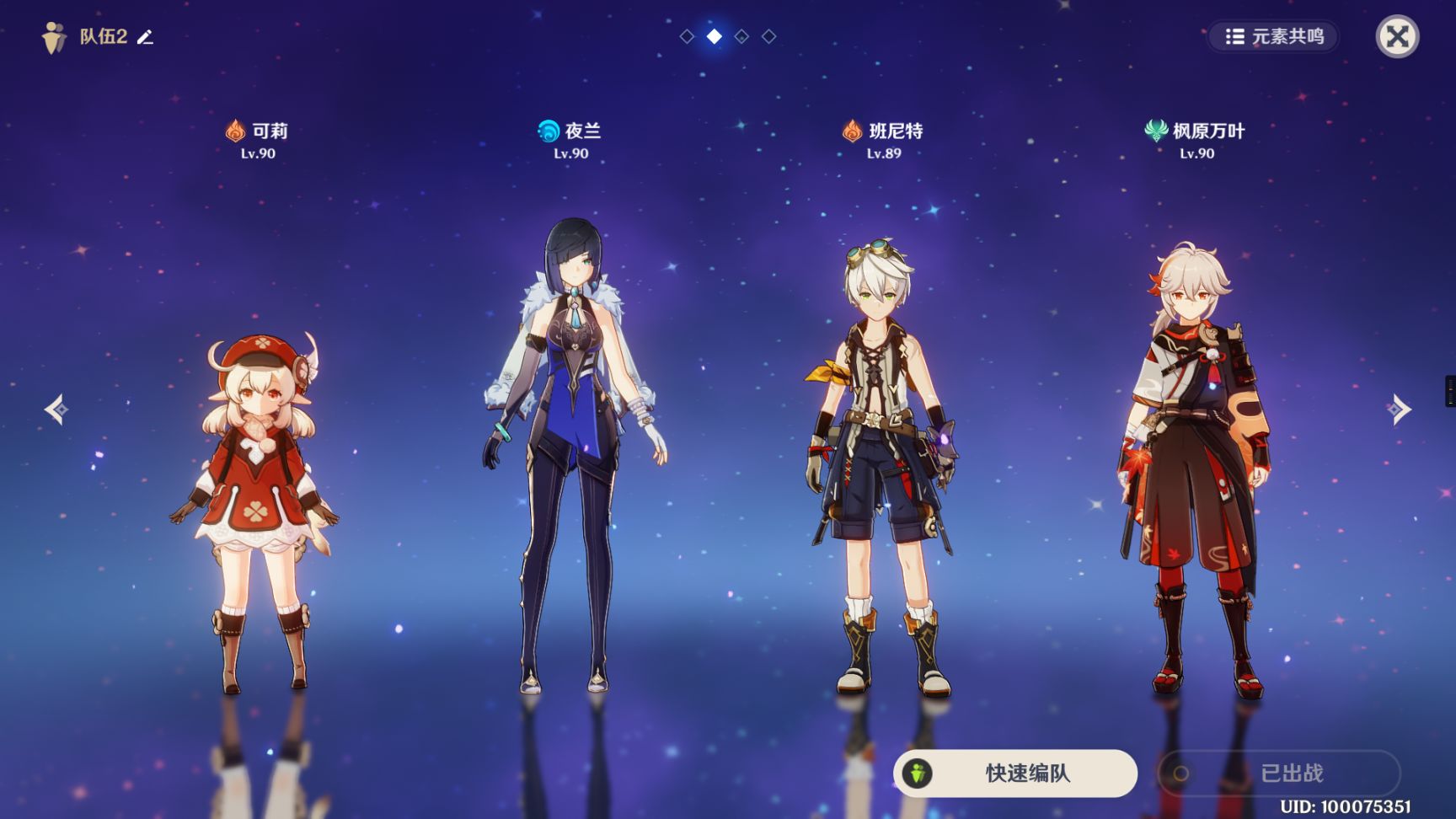Open the 元素共鸣 elemental resonance list
The image size is (1456, 819).
pos(1273,36)
